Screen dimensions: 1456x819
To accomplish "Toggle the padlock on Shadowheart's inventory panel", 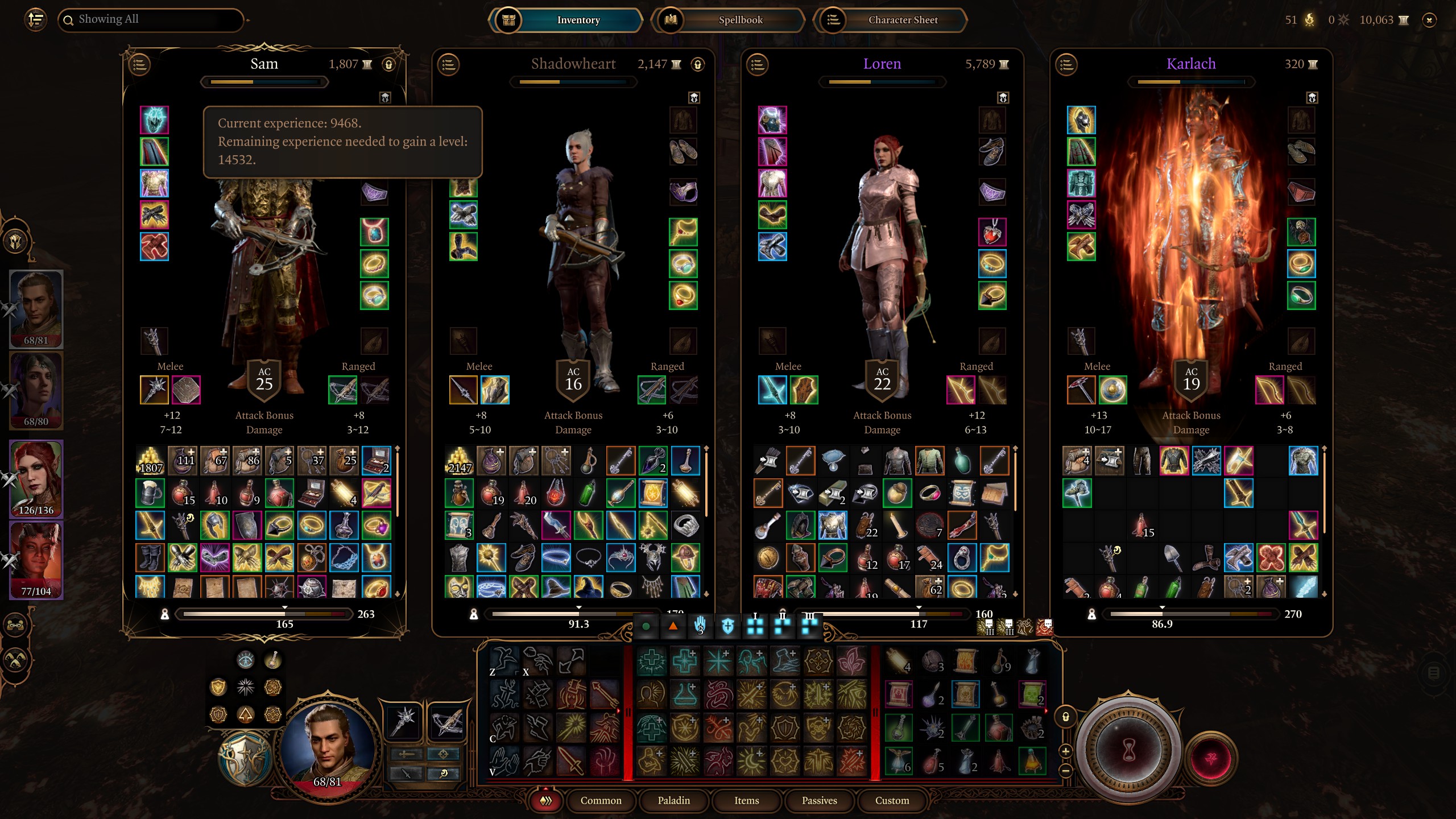I will [x=697, y=64].
